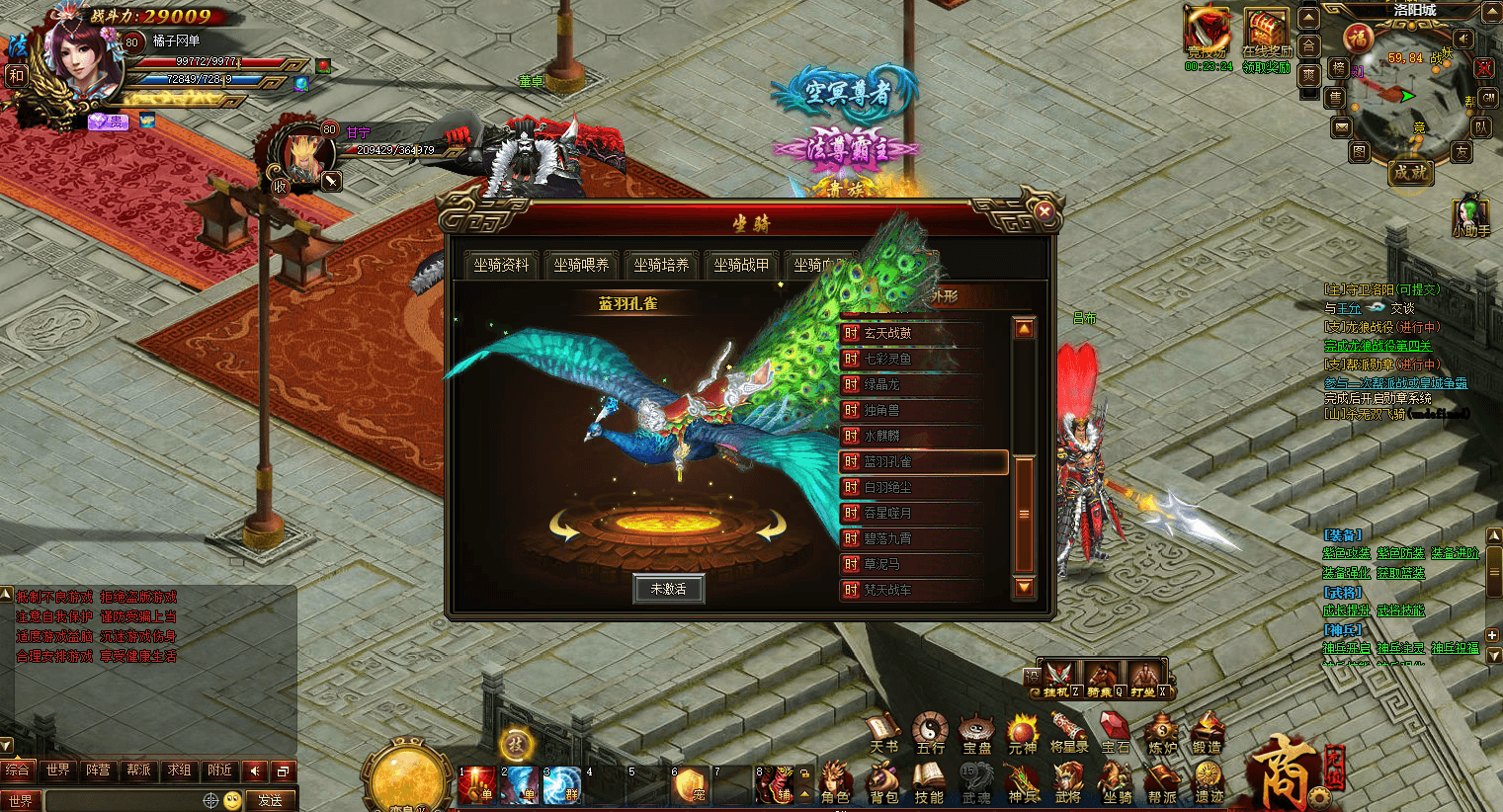
Task: Toggle 挂机 auto-battle crossed swords icon
Action: pyautogui.click(x=1058, y=678)
